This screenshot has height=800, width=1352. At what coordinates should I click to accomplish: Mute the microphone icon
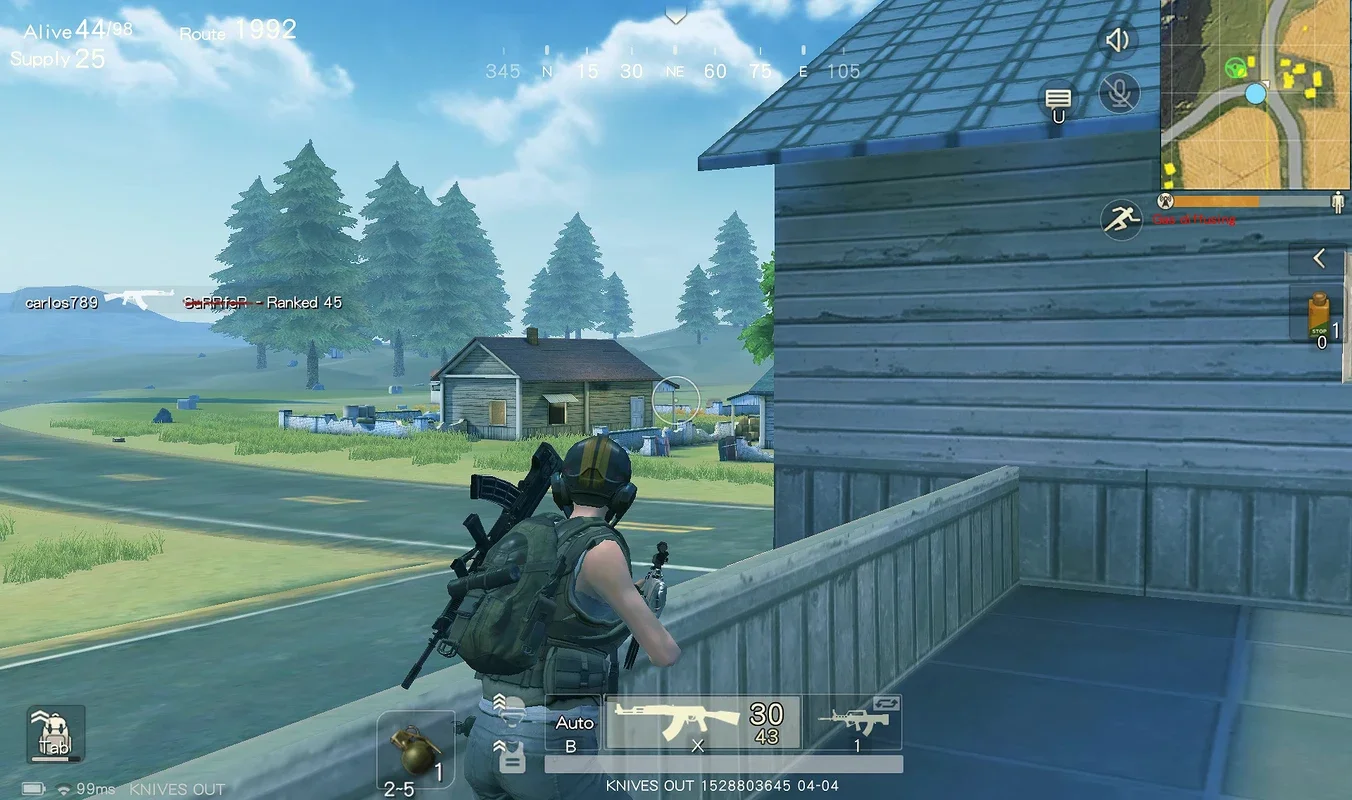coord(1118,94)
